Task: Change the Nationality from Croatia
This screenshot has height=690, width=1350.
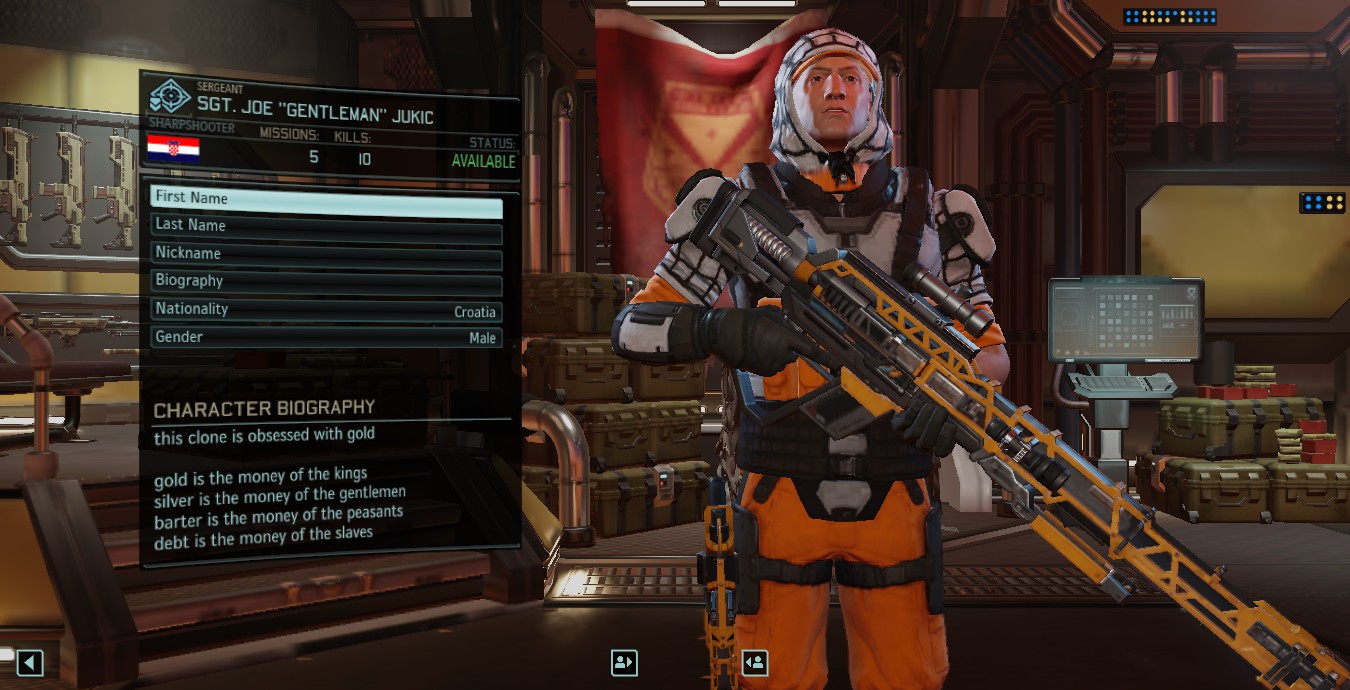Action: coord(326,310)
